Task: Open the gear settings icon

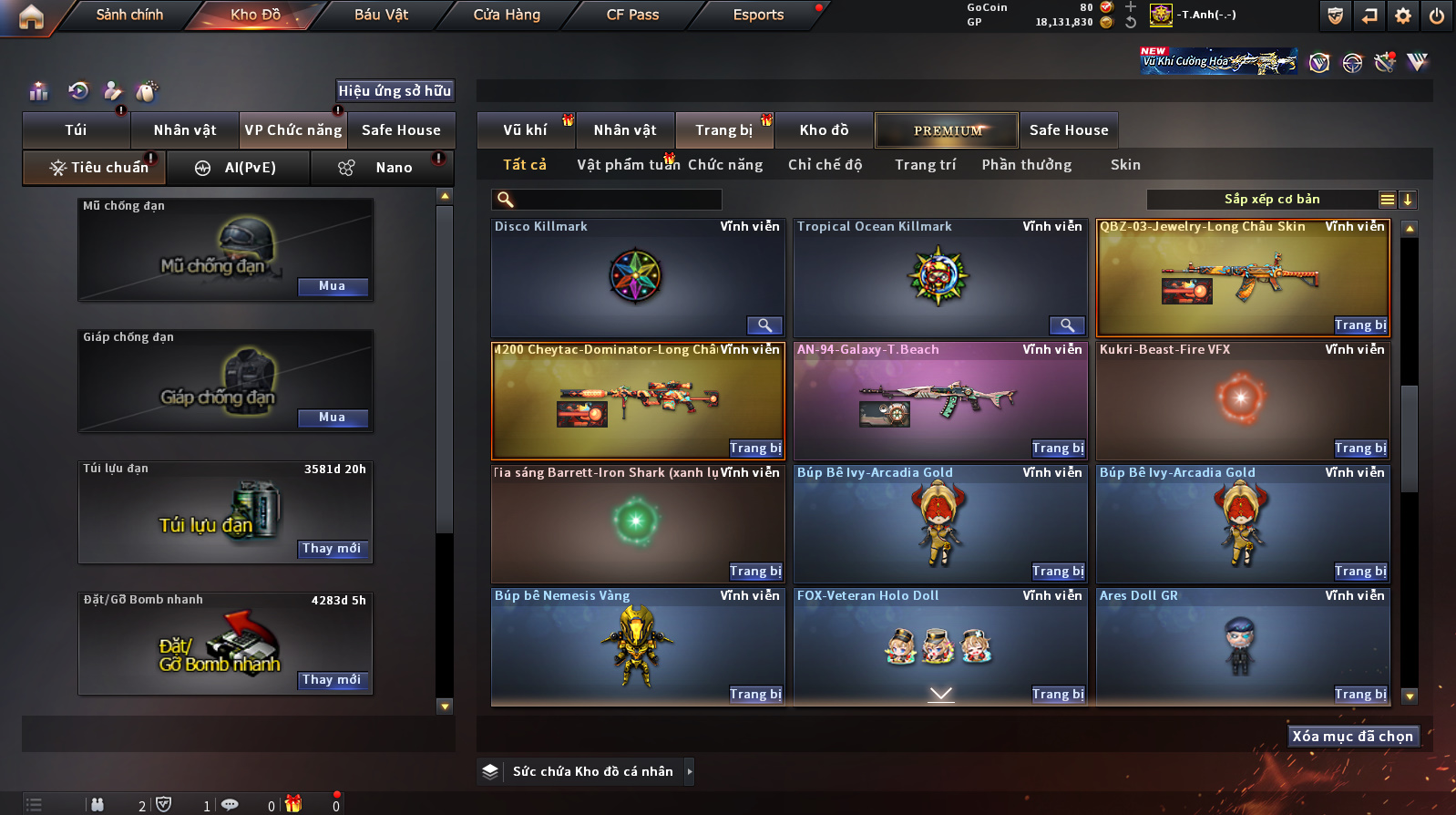Action: pos(1403,15)
